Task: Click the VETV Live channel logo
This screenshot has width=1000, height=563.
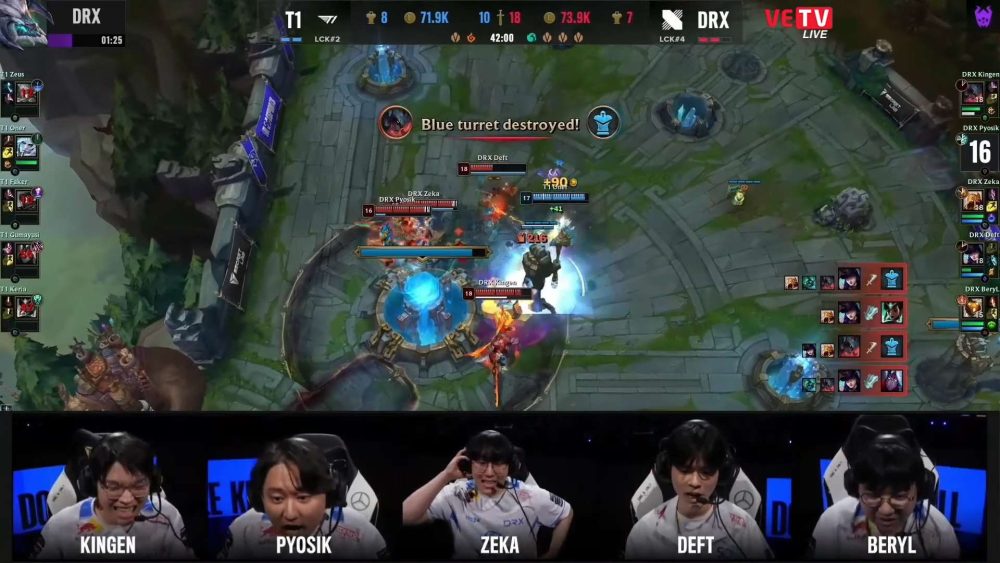Action: (798, 21)
